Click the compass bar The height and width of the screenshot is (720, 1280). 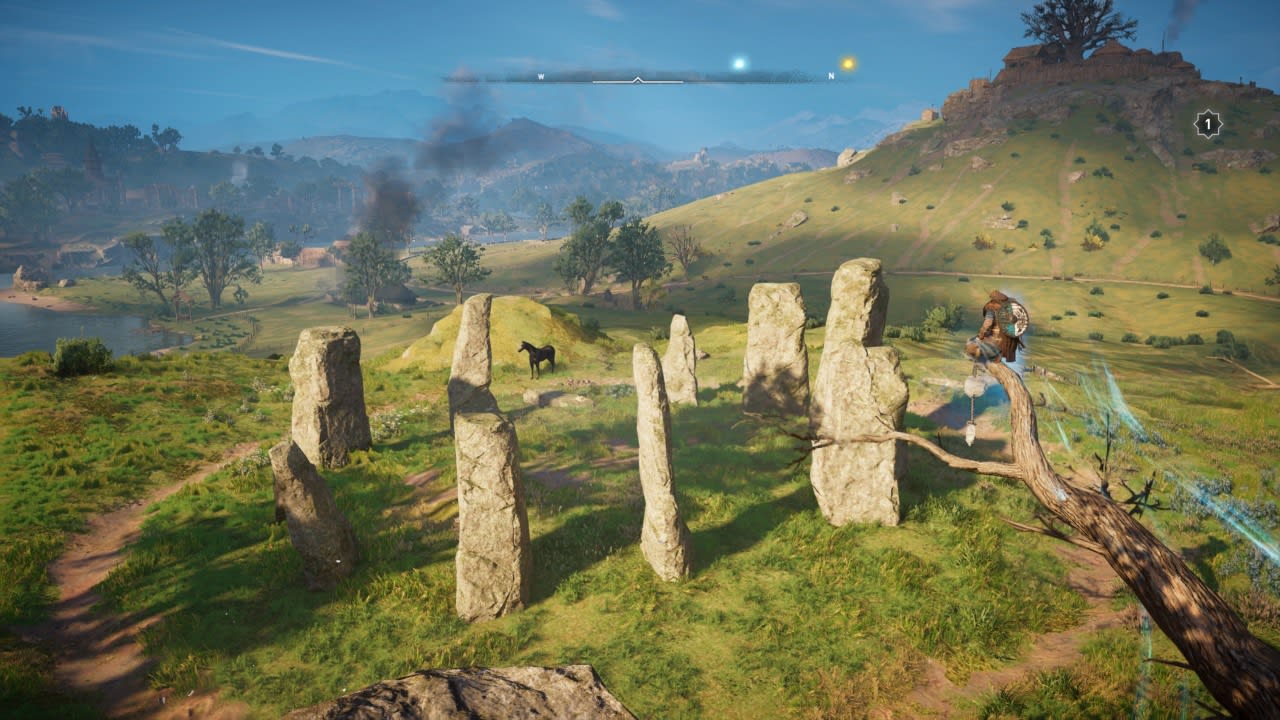pos(640,76)
